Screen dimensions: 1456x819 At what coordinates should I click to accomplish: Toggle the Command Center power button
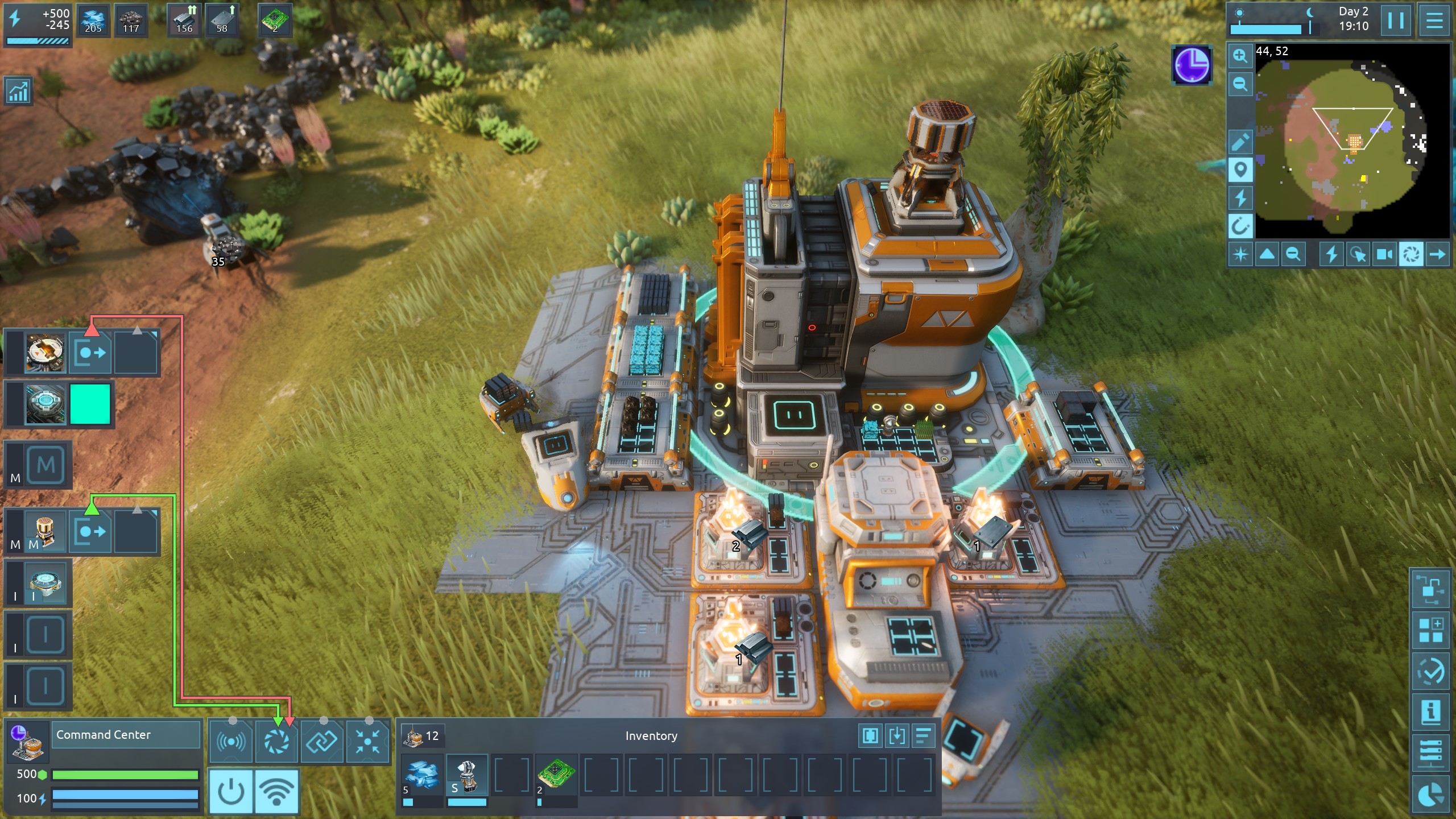231,791
